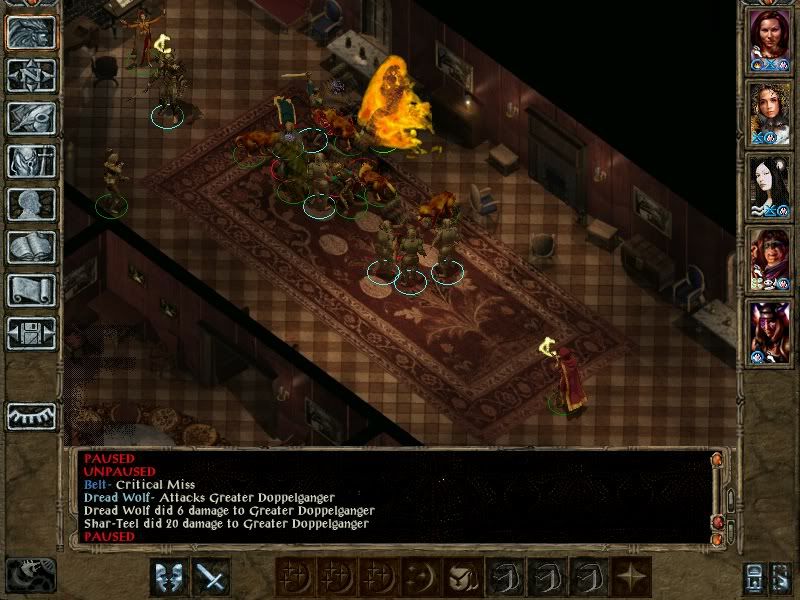This screenshot has height=600, width=800.
Task: Click the dragon clock in the bottom-left corner
Action: click(x=30, y=574)
